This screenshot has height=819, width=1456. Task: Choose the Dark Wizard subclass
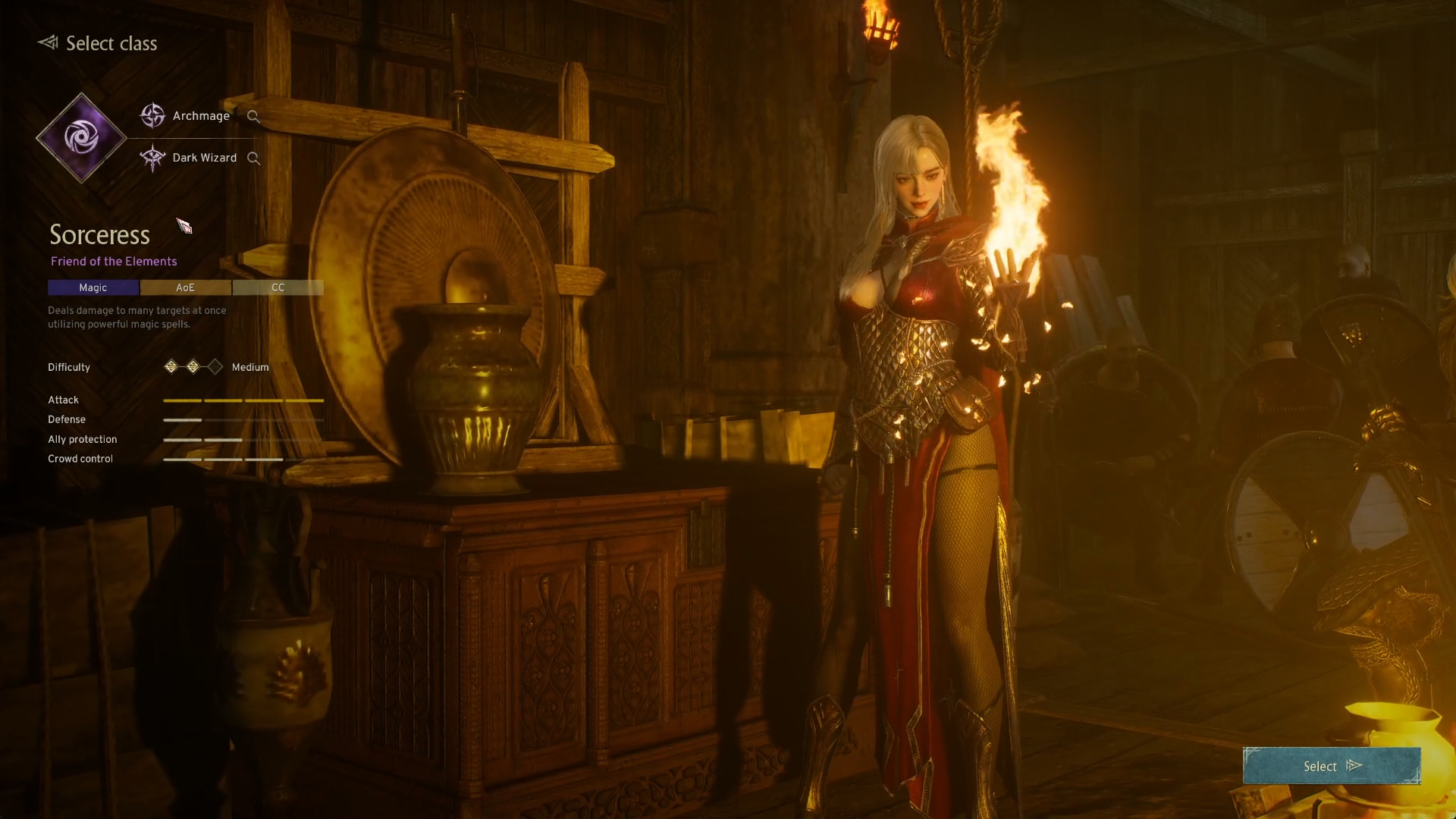(x=203, y=158)
